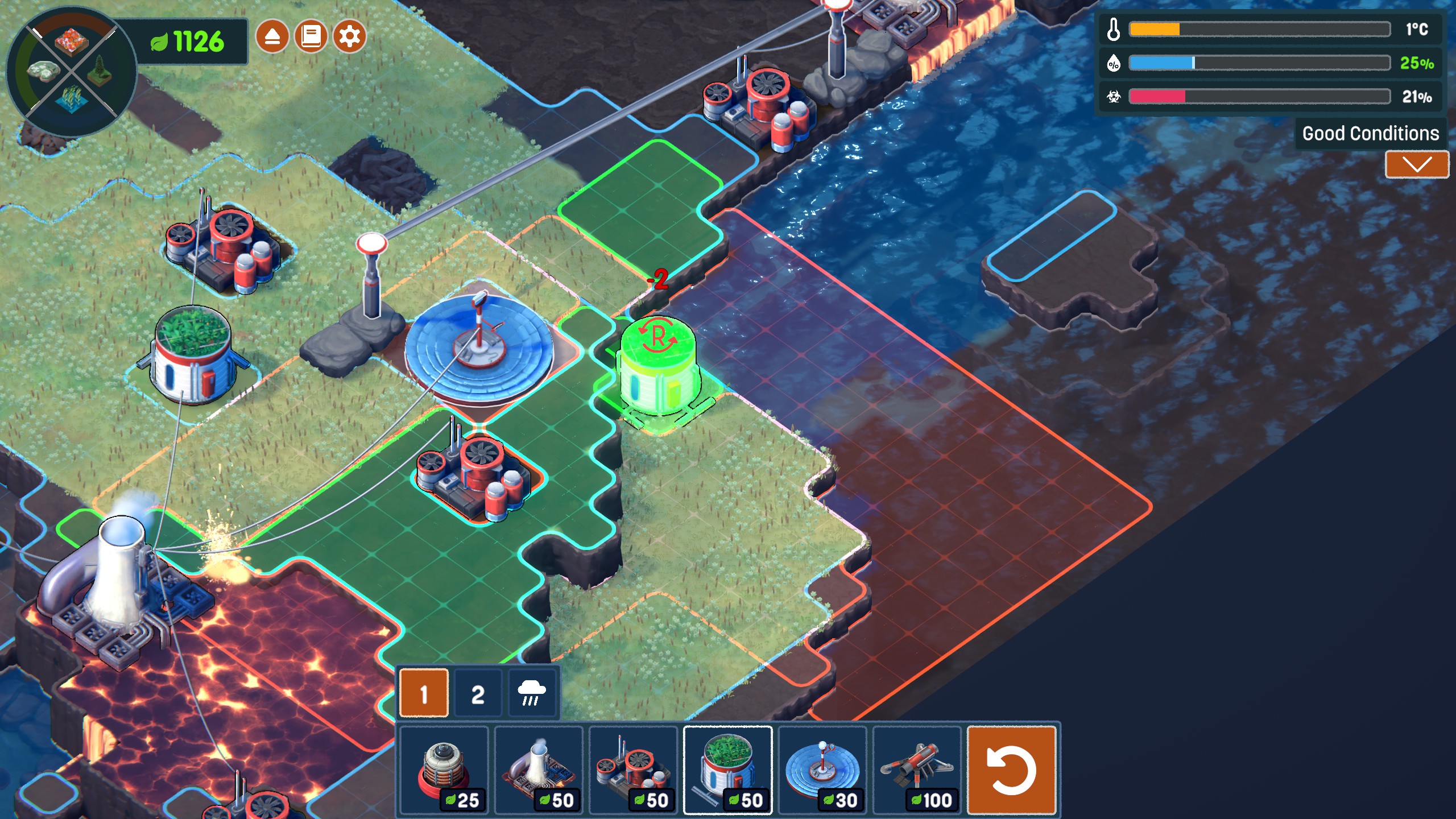The height and width of the screenshot is (819, 1456).
Task: Click the orange undo arrow button
Action: coord(1011,770)
